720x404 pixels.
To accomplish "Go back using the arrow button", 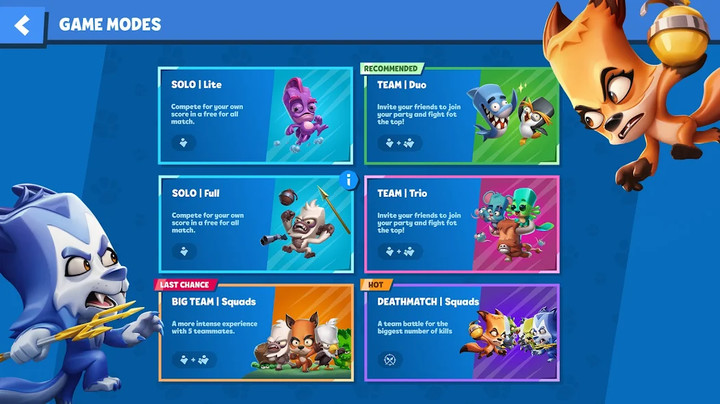I will (22, 25).
